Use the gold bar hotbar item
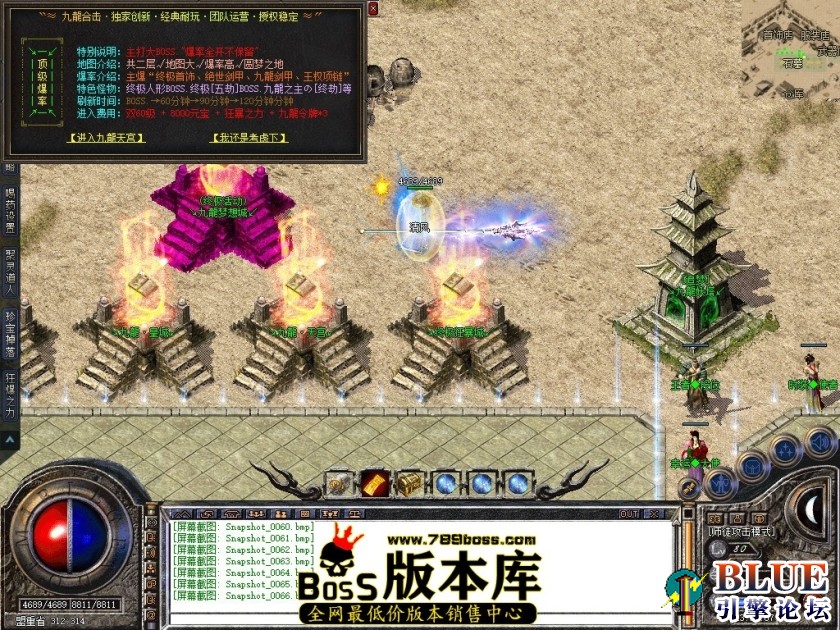The image size is (840, 630). (375, 483)
